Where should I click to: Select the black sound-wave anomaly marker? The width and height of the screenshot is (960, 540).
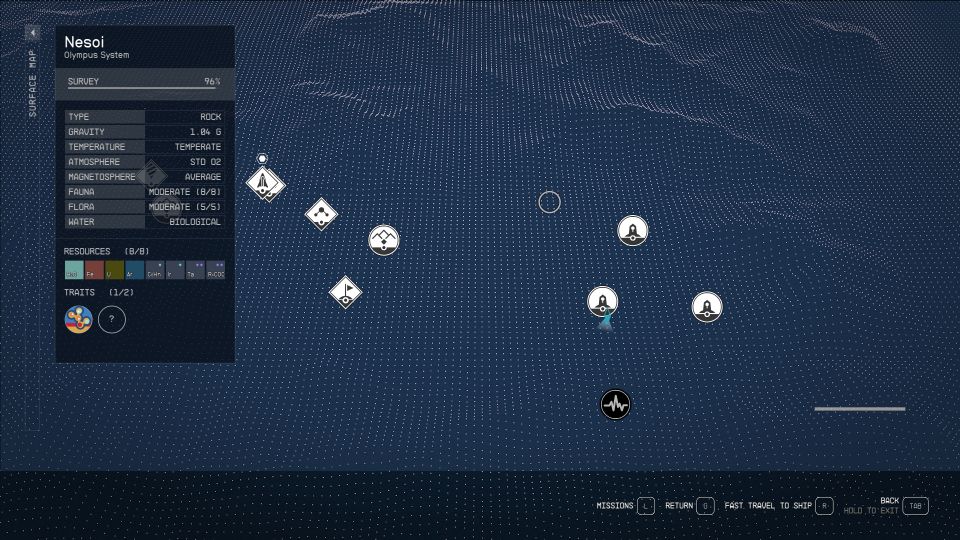(616, 405)
